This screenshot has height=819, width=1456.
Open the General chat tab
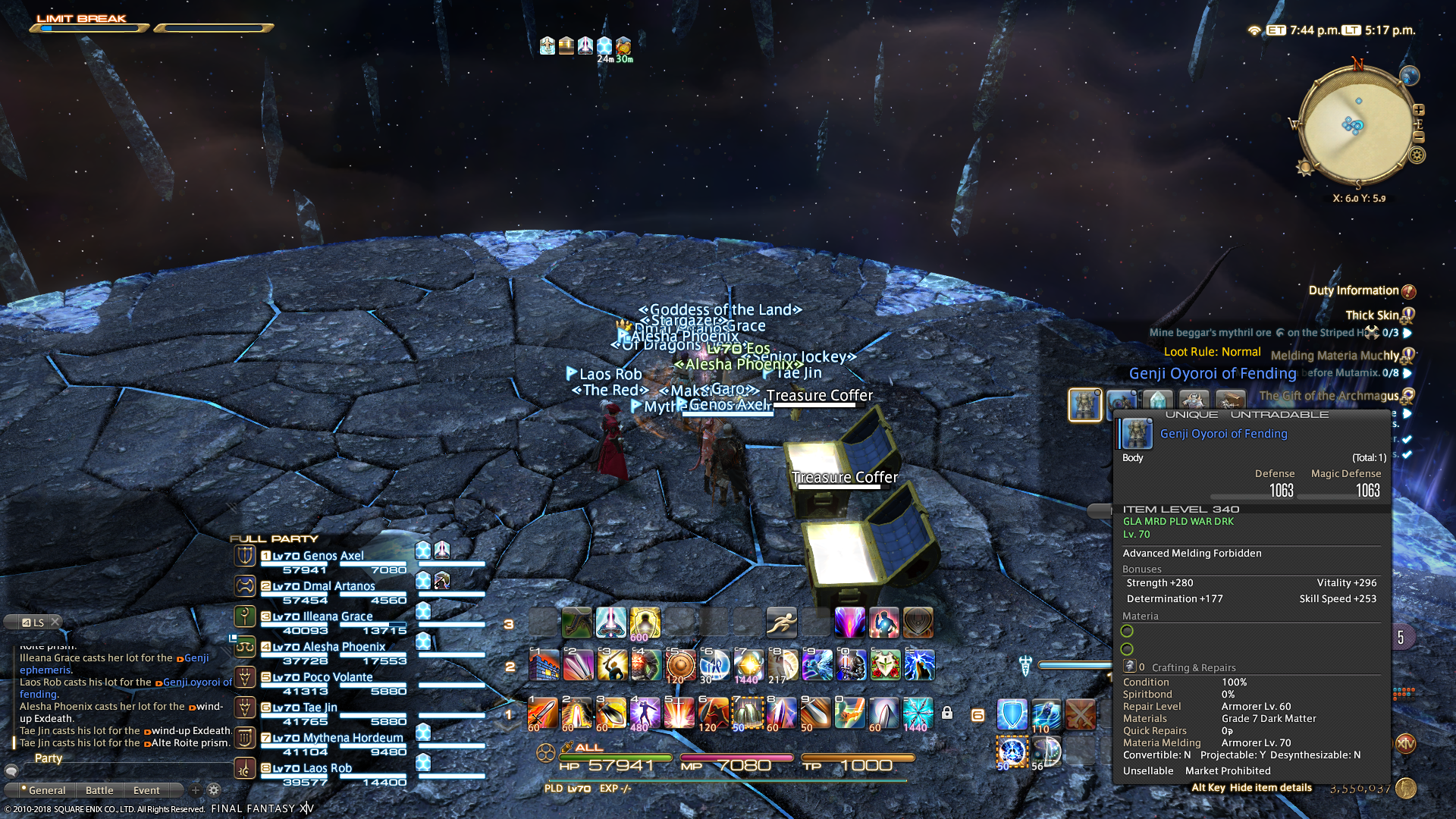46,790
